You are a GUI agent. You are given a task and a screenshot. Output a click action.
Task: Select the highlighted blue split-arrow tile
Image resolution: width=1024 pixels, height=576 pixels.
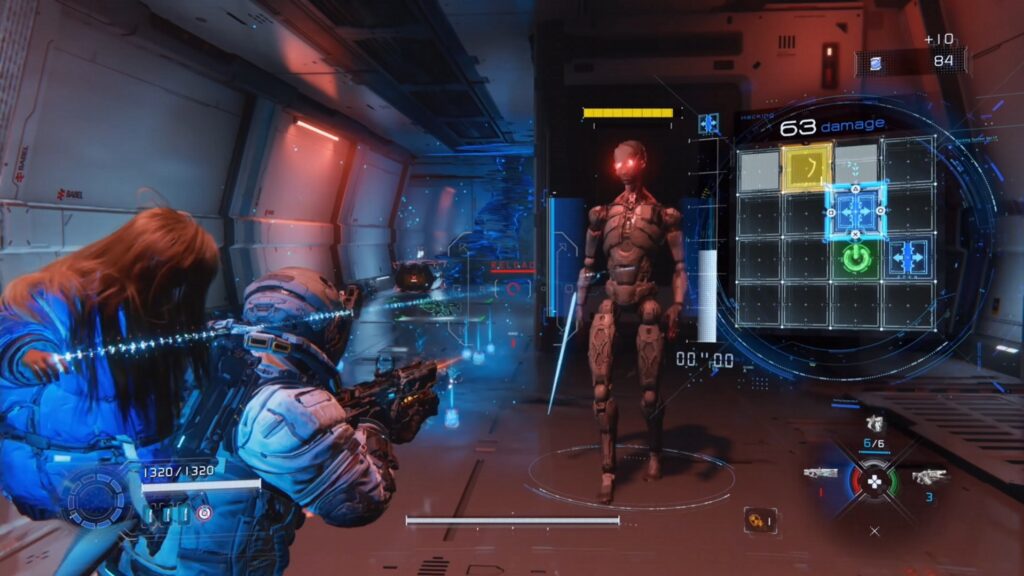[856, 211]
